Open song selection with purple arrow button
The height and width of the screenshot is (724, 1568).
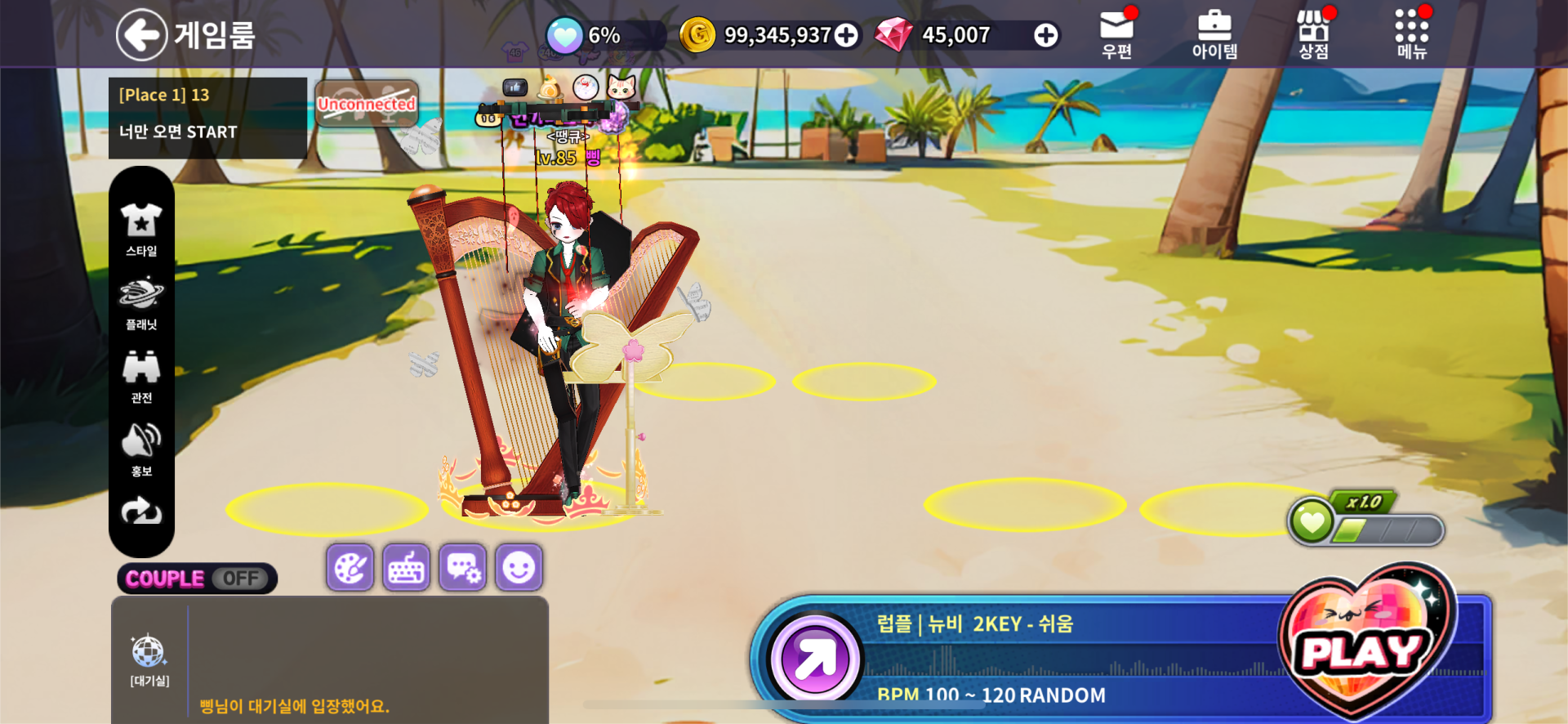tap(814, 659)
